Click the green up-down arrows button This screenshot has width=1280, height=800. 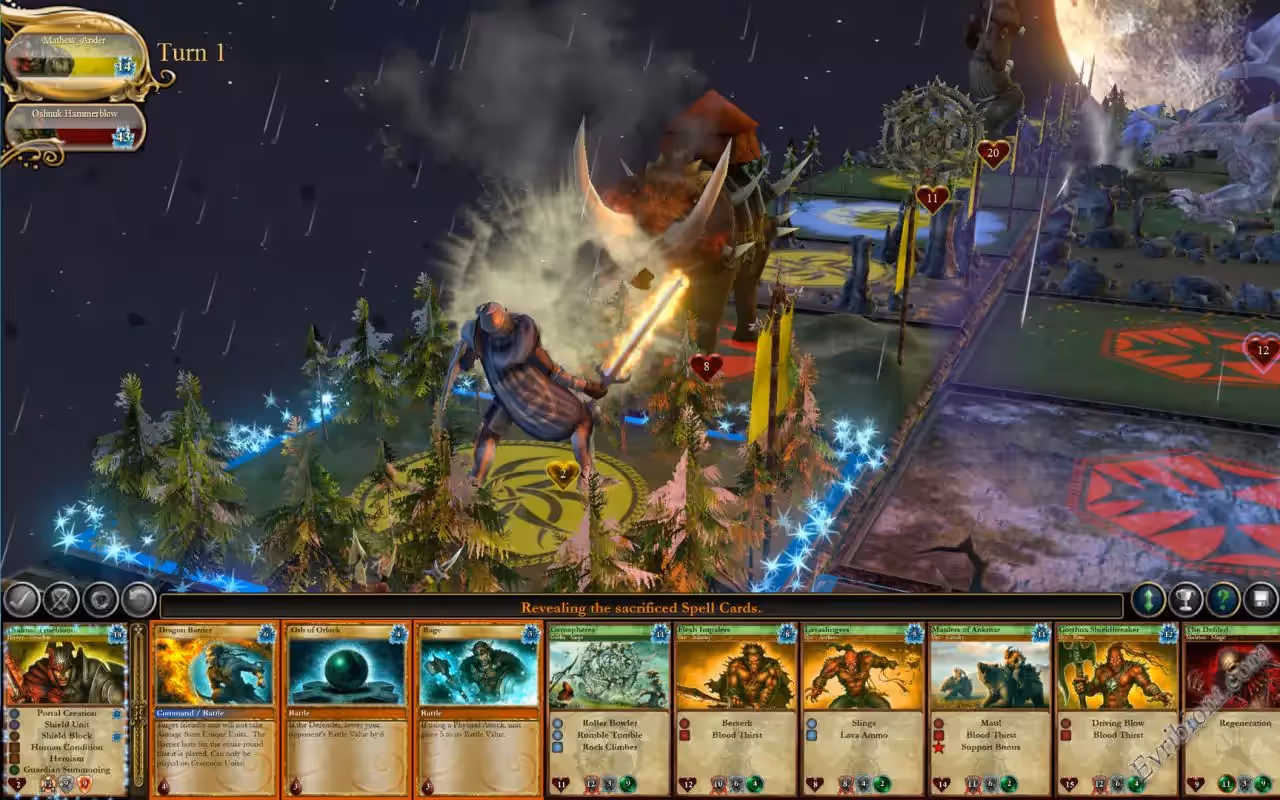[x=1149, y=600]
